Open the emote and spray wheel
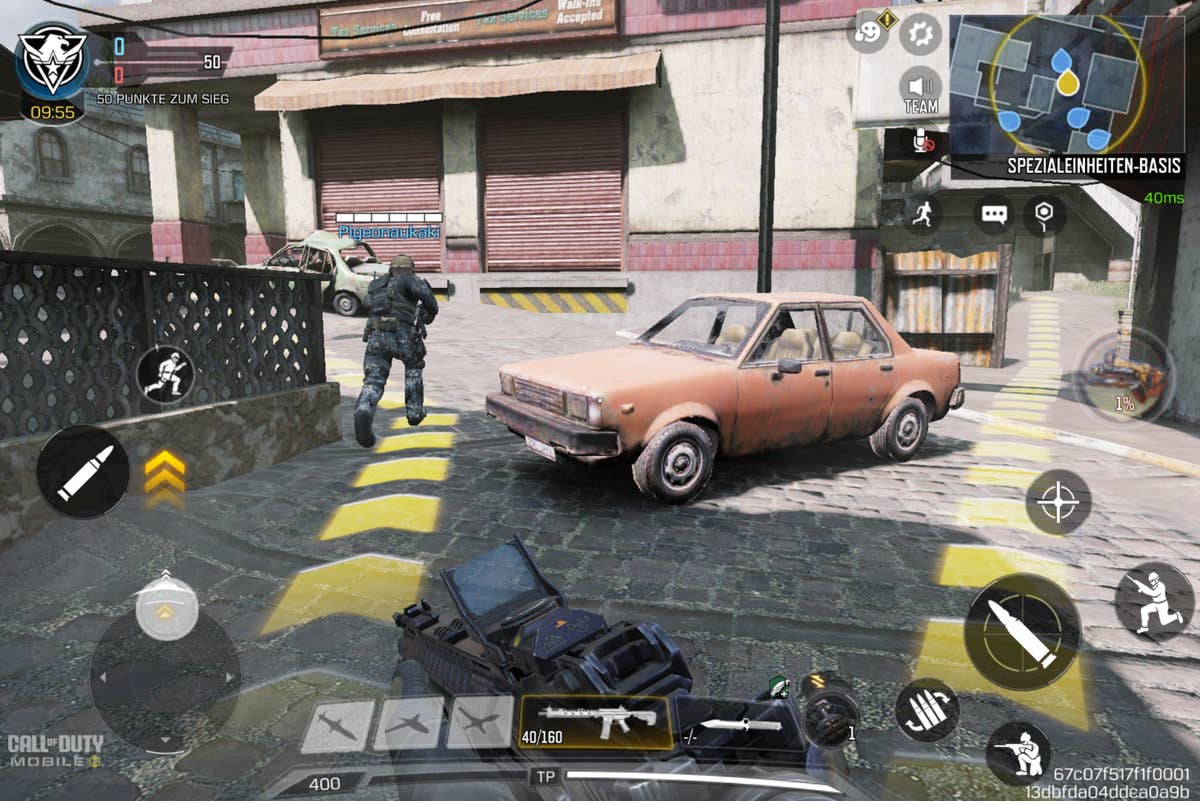1200x801 pixels. coord(867,33)
